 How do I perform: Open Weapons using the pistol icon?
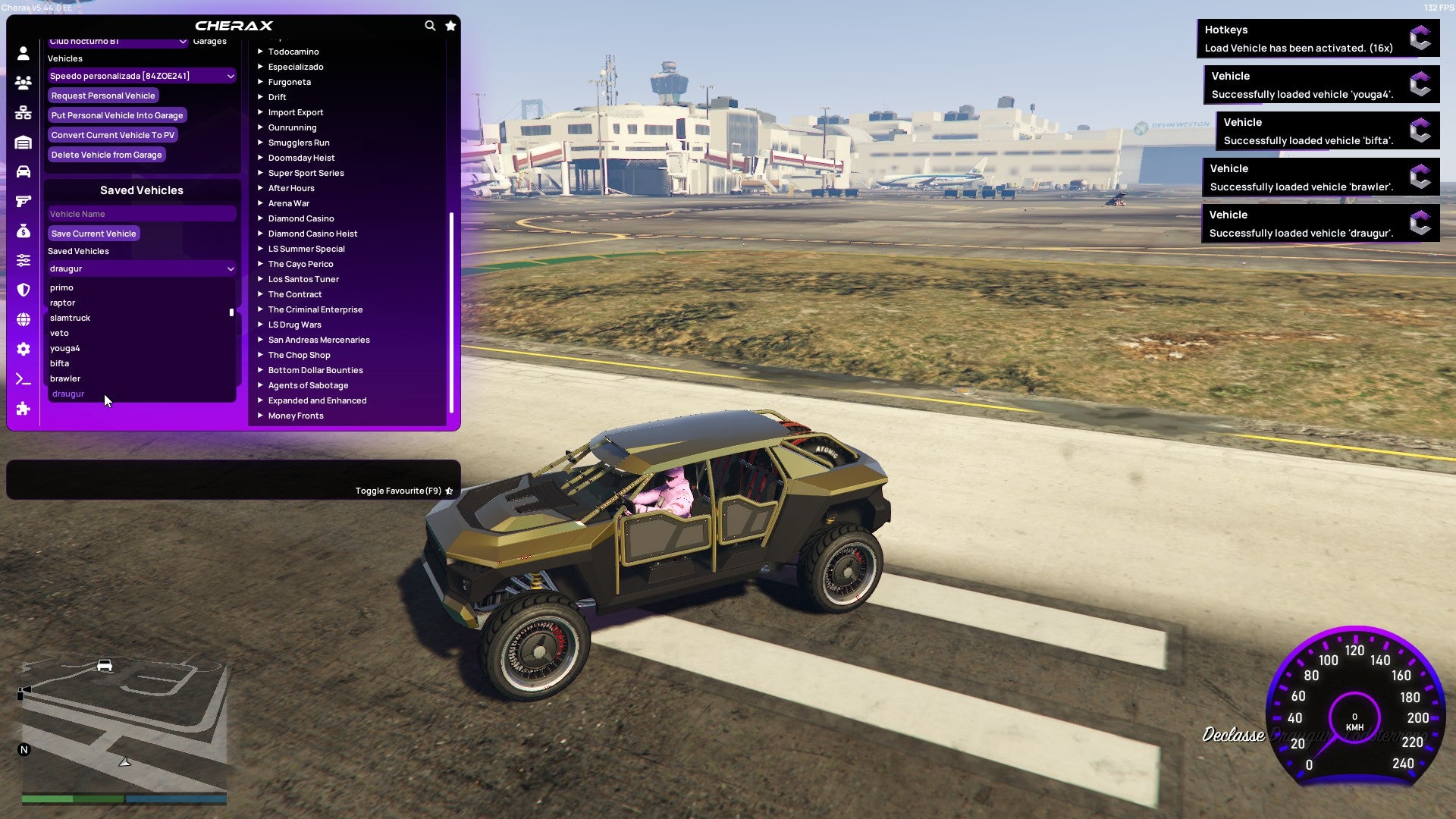23,201
